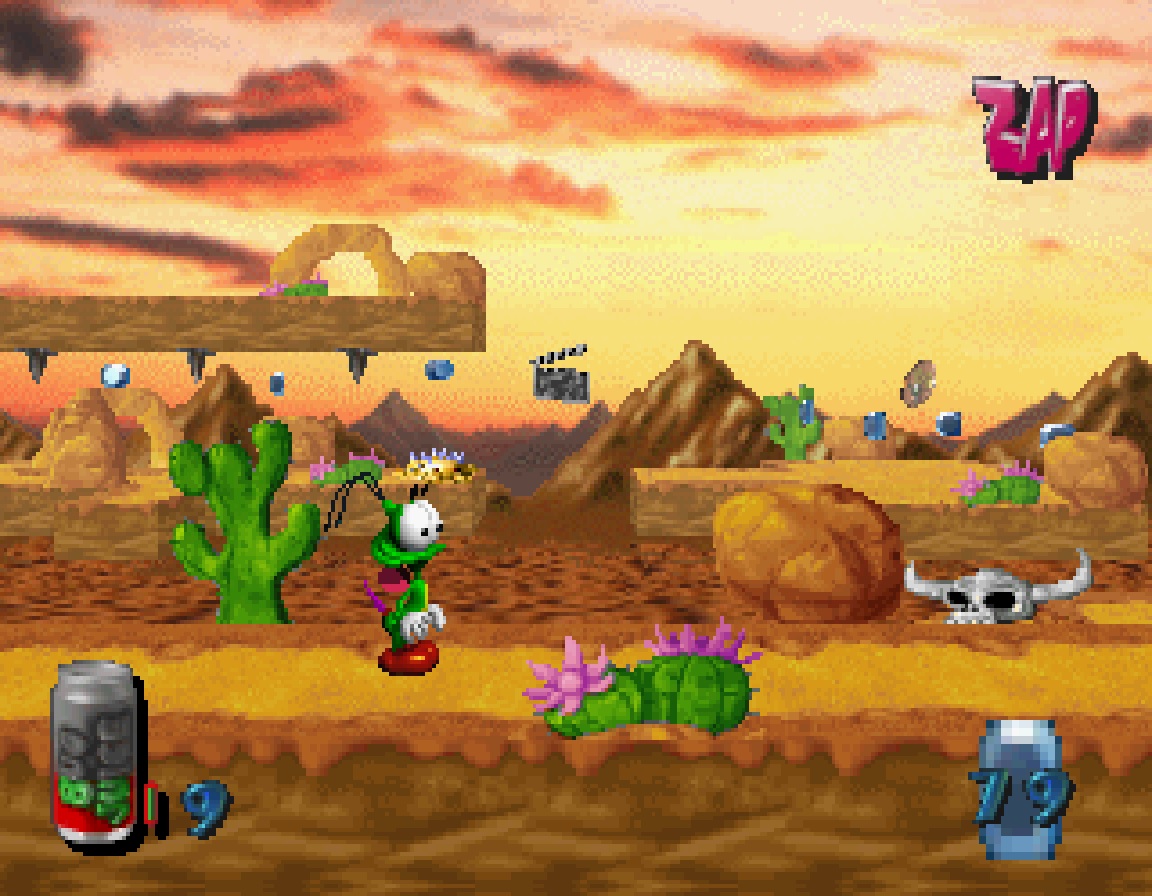Click the pink ZAP power icon
Image resolution: width=1152 pixels, height=896 pixels.
(1032, 128)
